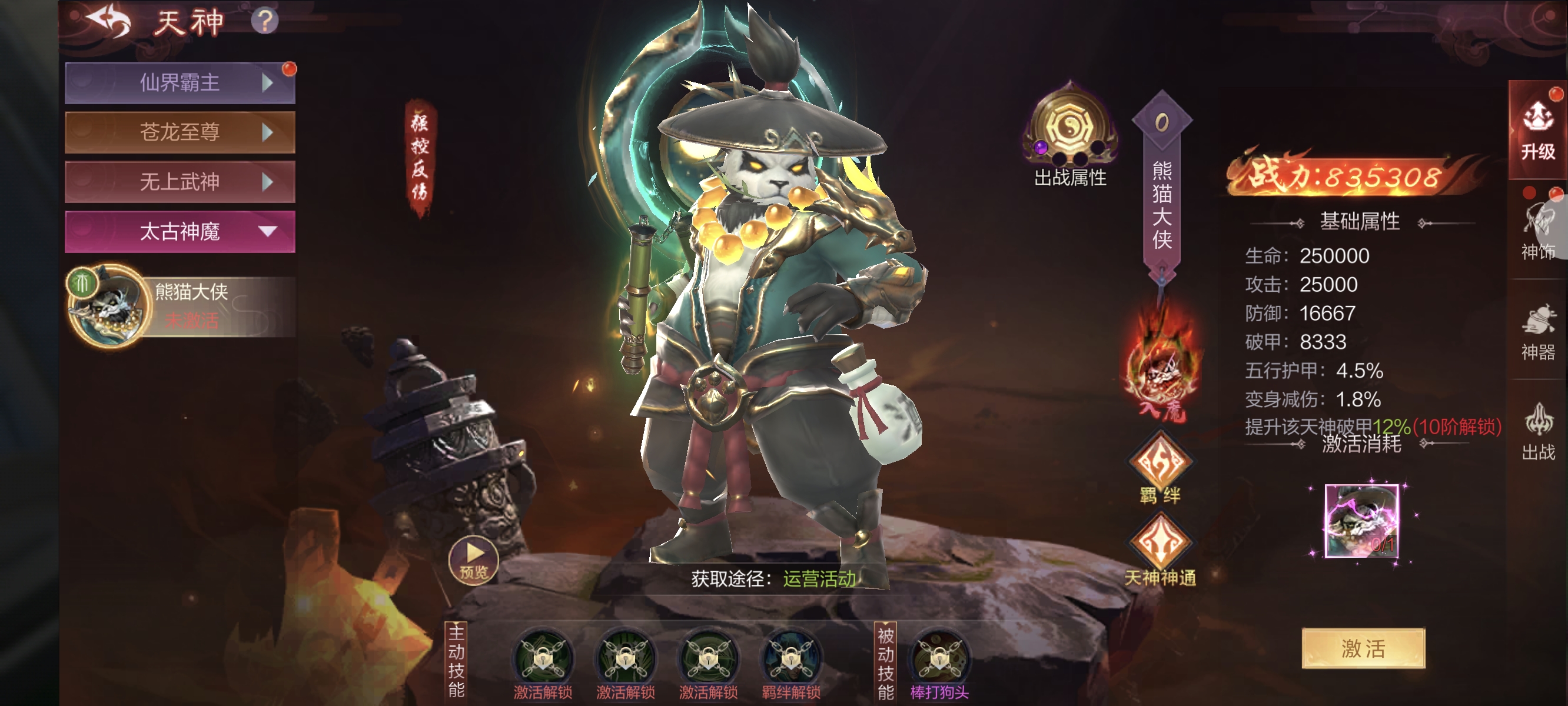Switch to the 升级 tab
Screen dimensions: 1568x706
point(1537,131)
